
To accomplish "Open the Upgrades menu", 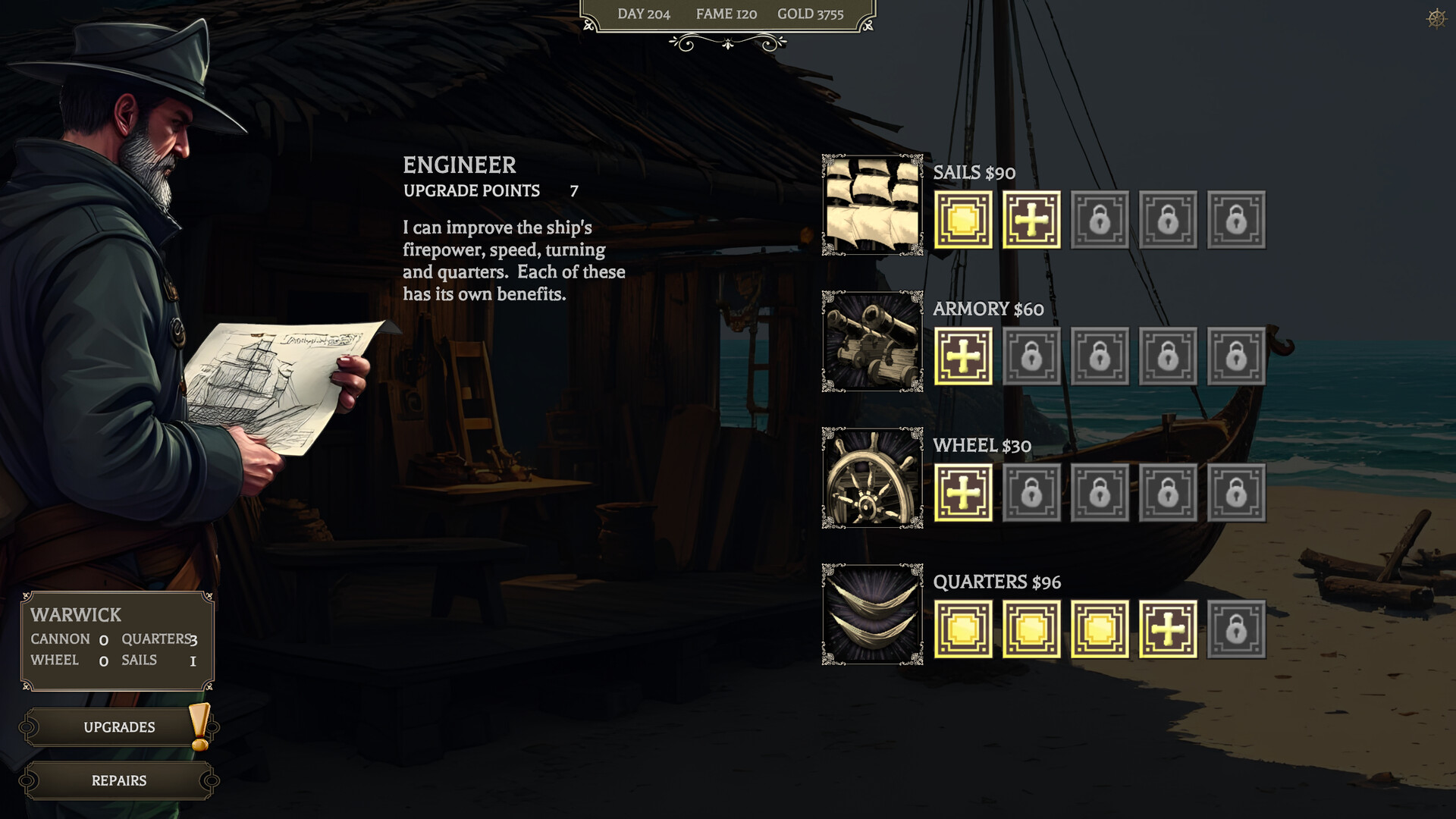I will click(118, 726).
